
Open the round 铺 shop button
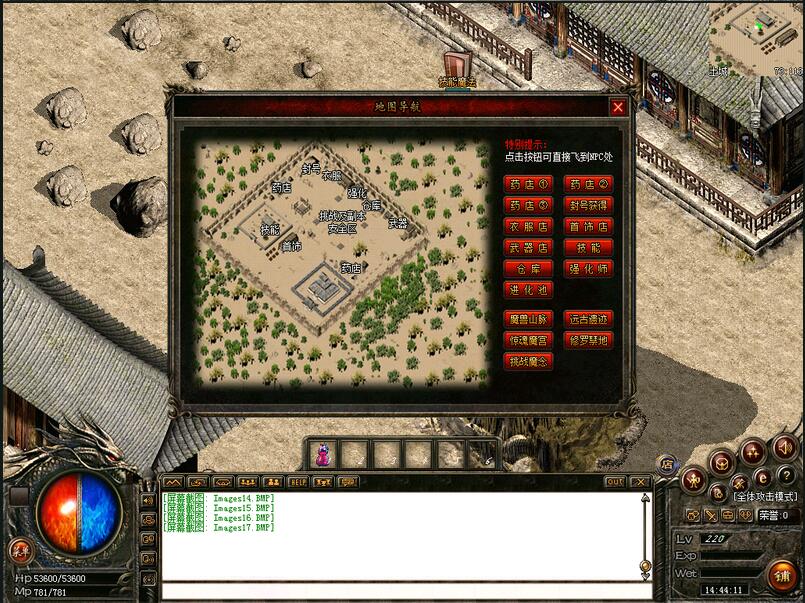781,575
